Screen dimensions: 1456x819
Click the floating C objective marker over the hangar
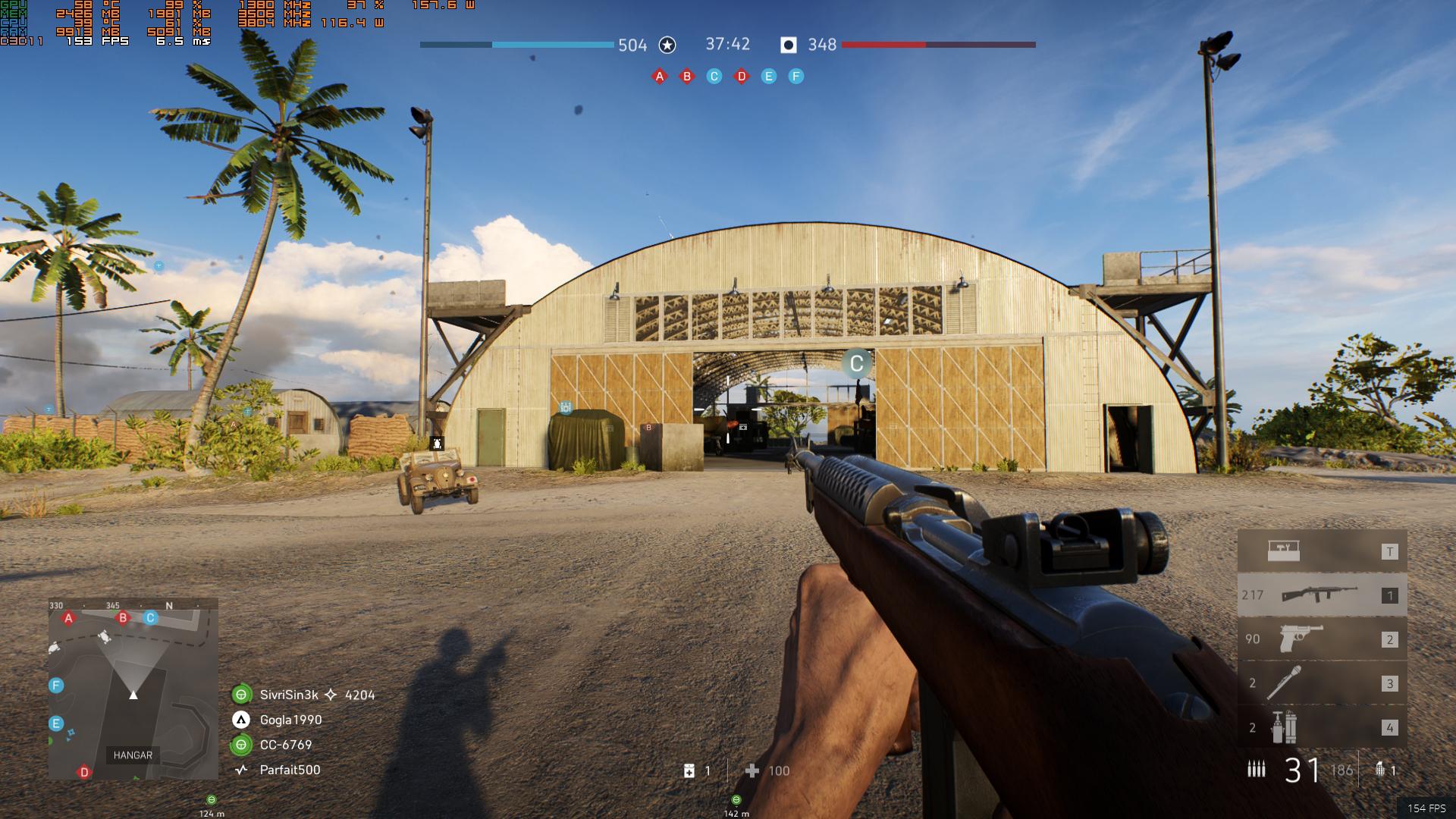pyautogui.click(x=857, y=364)
